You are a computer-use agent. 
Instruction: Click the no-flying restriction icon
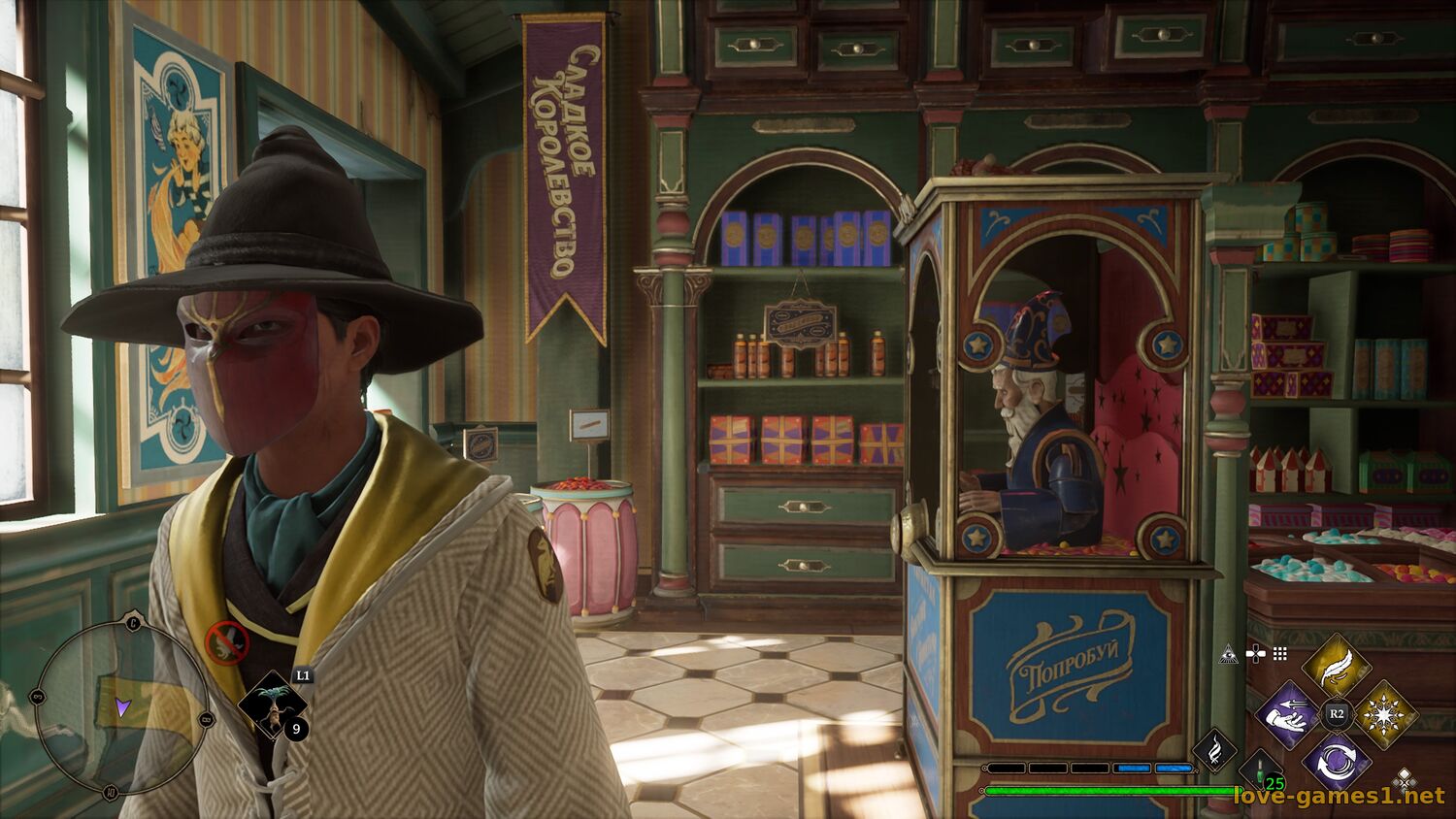[227, 640]
